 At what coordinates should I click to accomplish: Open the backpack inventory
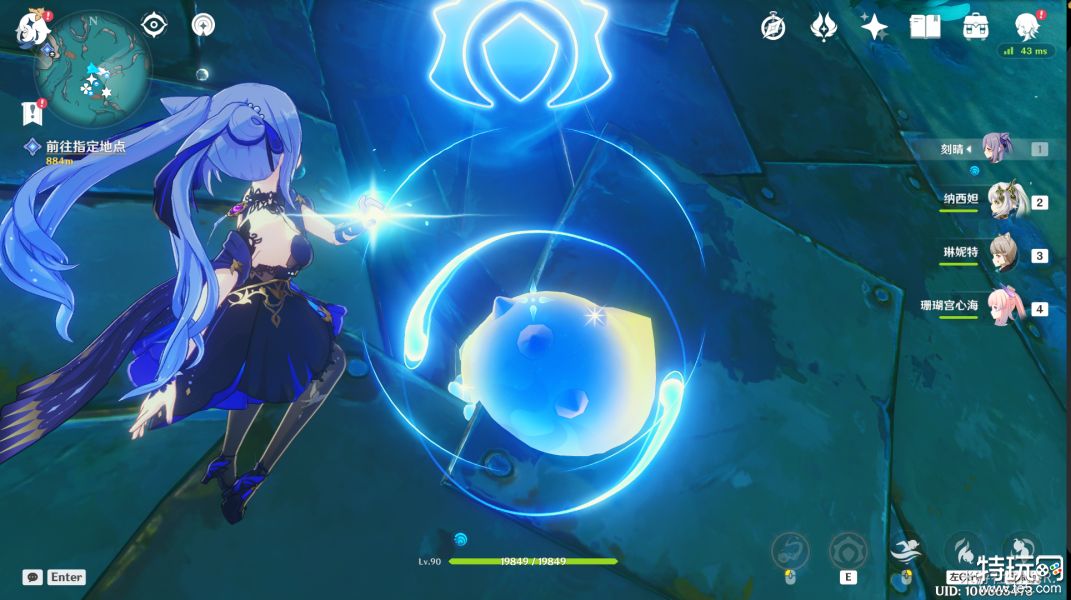click(976, 27)
